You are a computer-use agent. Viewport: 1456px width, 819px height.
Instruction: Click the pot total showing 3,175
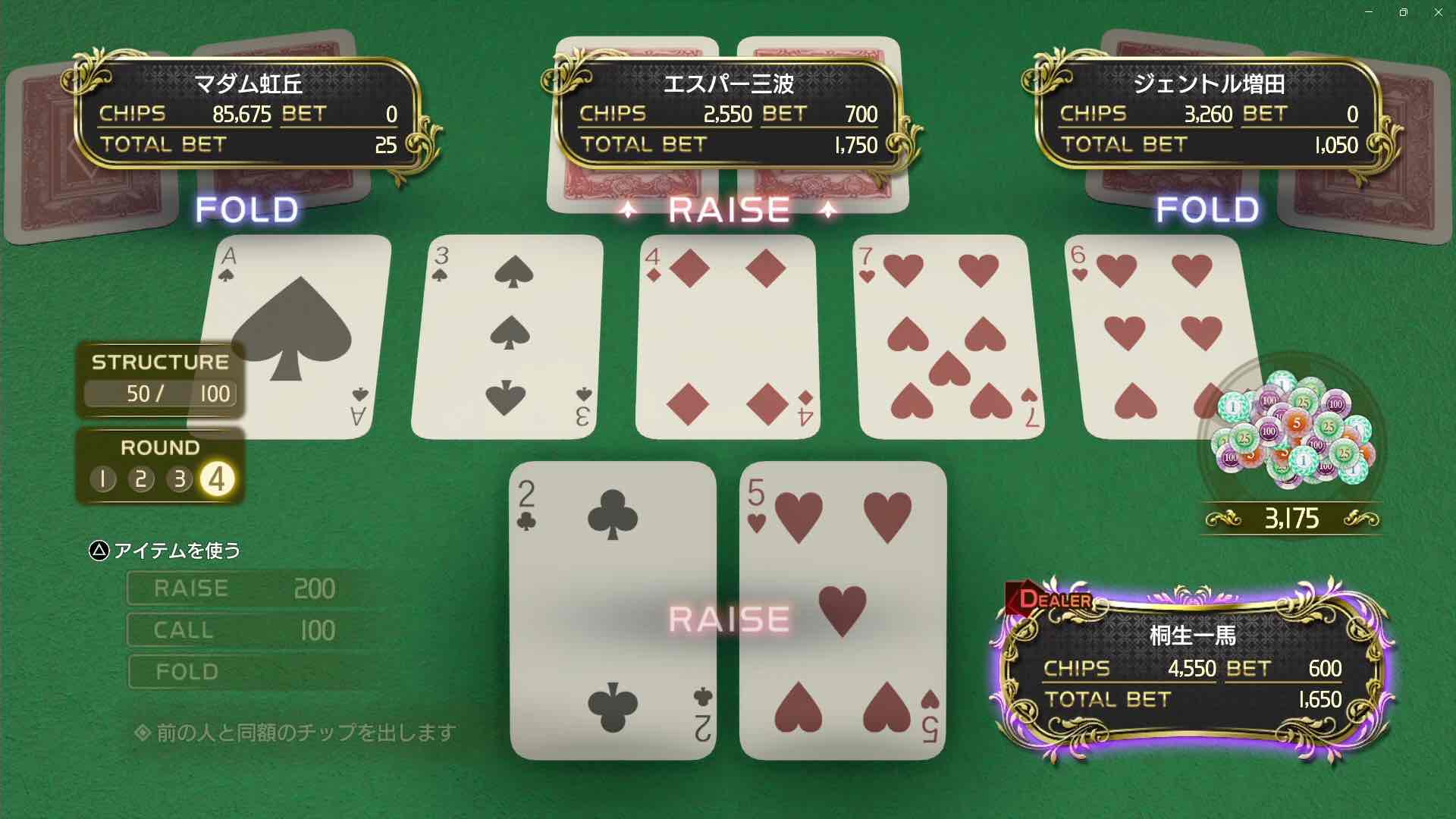tap(1293, 518)
